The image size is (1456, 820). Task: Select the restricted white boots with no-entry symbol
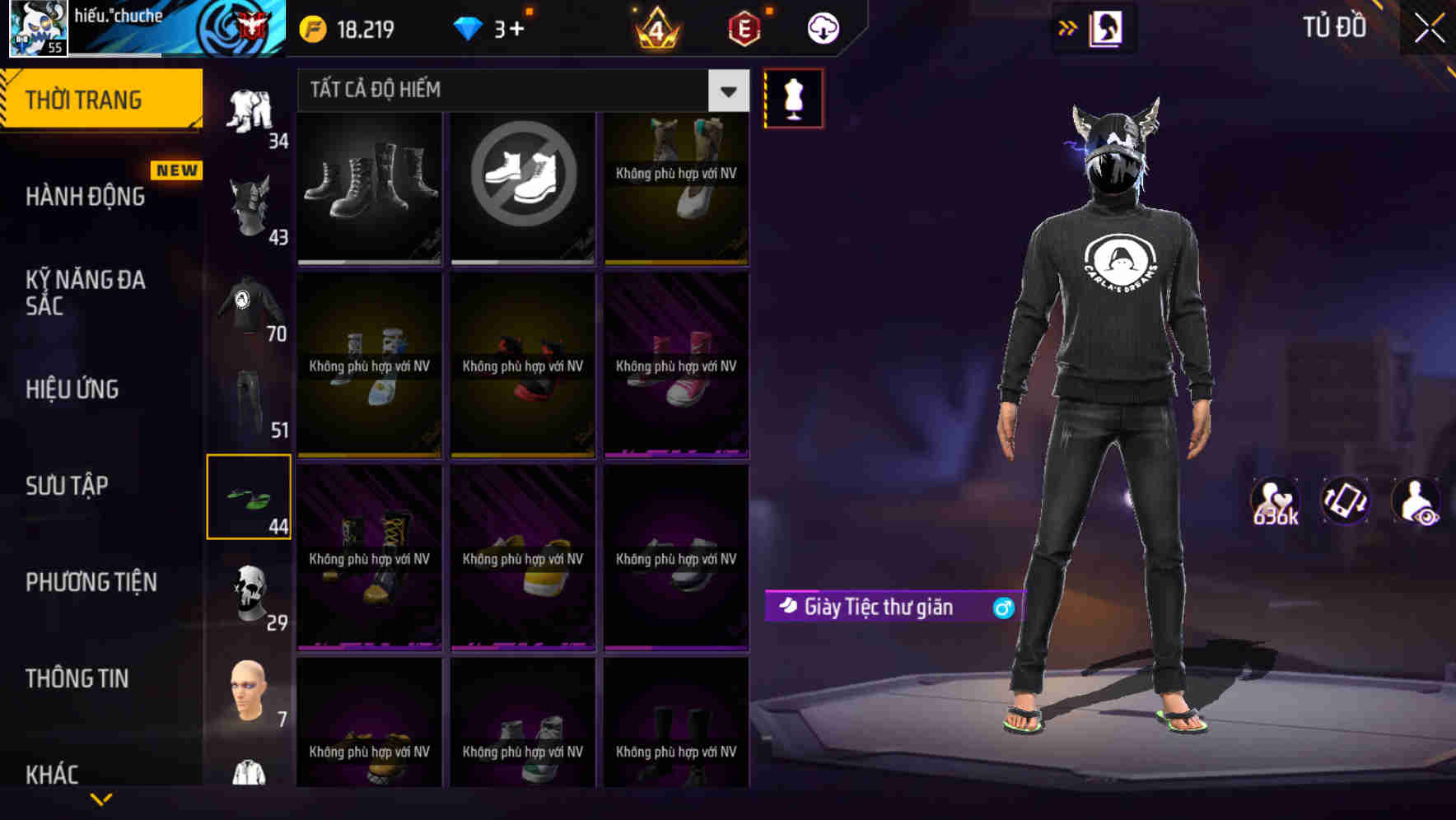522,189
